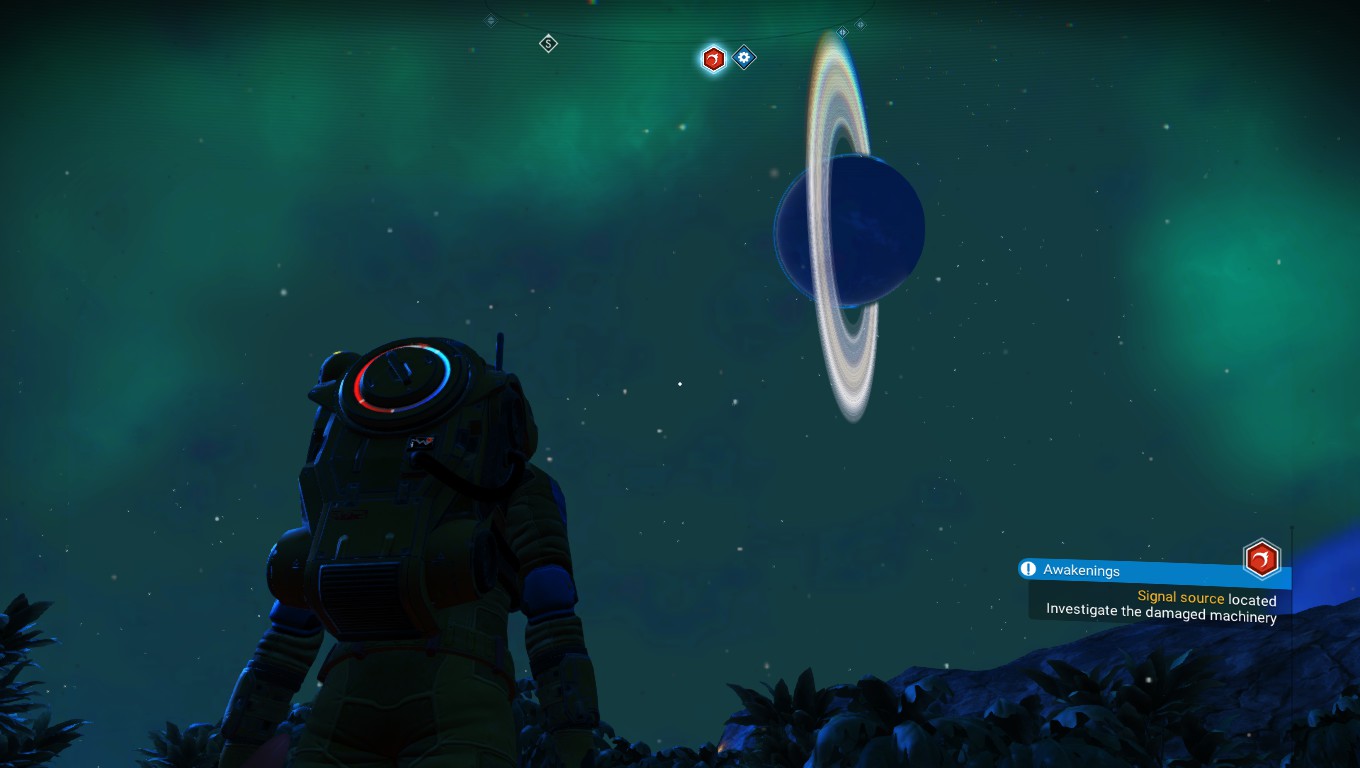
Task: Click the South compass marker
Action: [x=548, y=44]
